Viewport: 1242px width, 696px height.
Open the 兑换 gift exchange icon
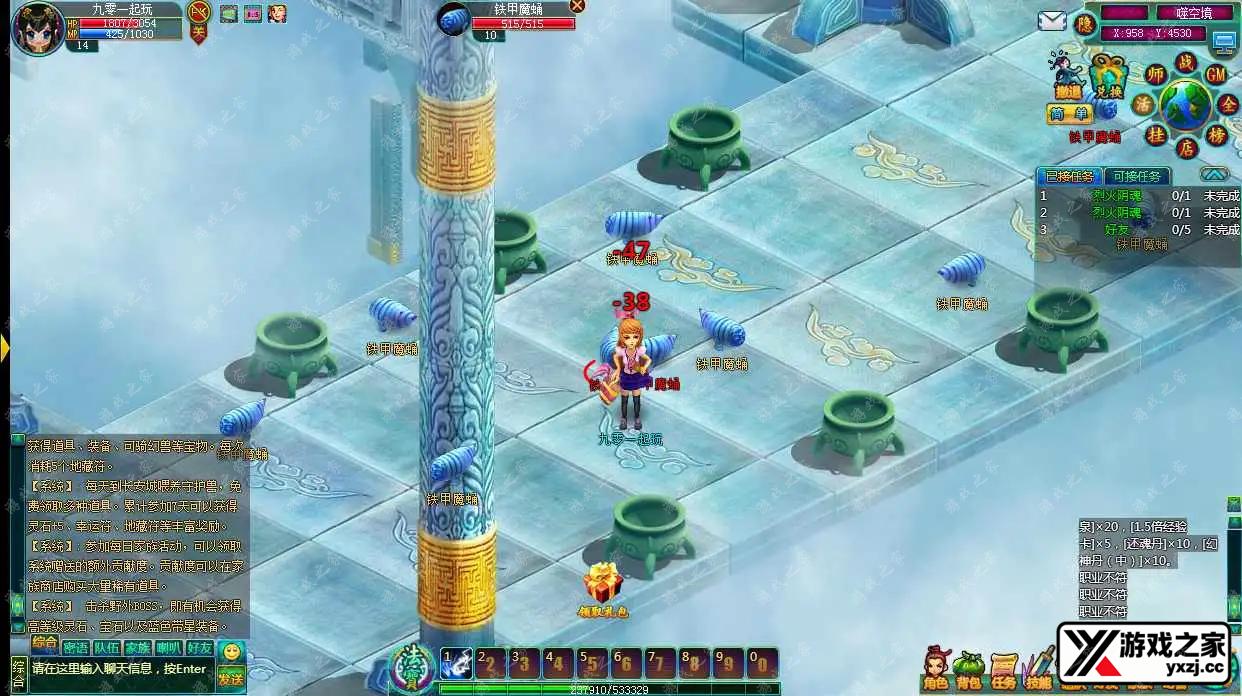point(1108,76)
